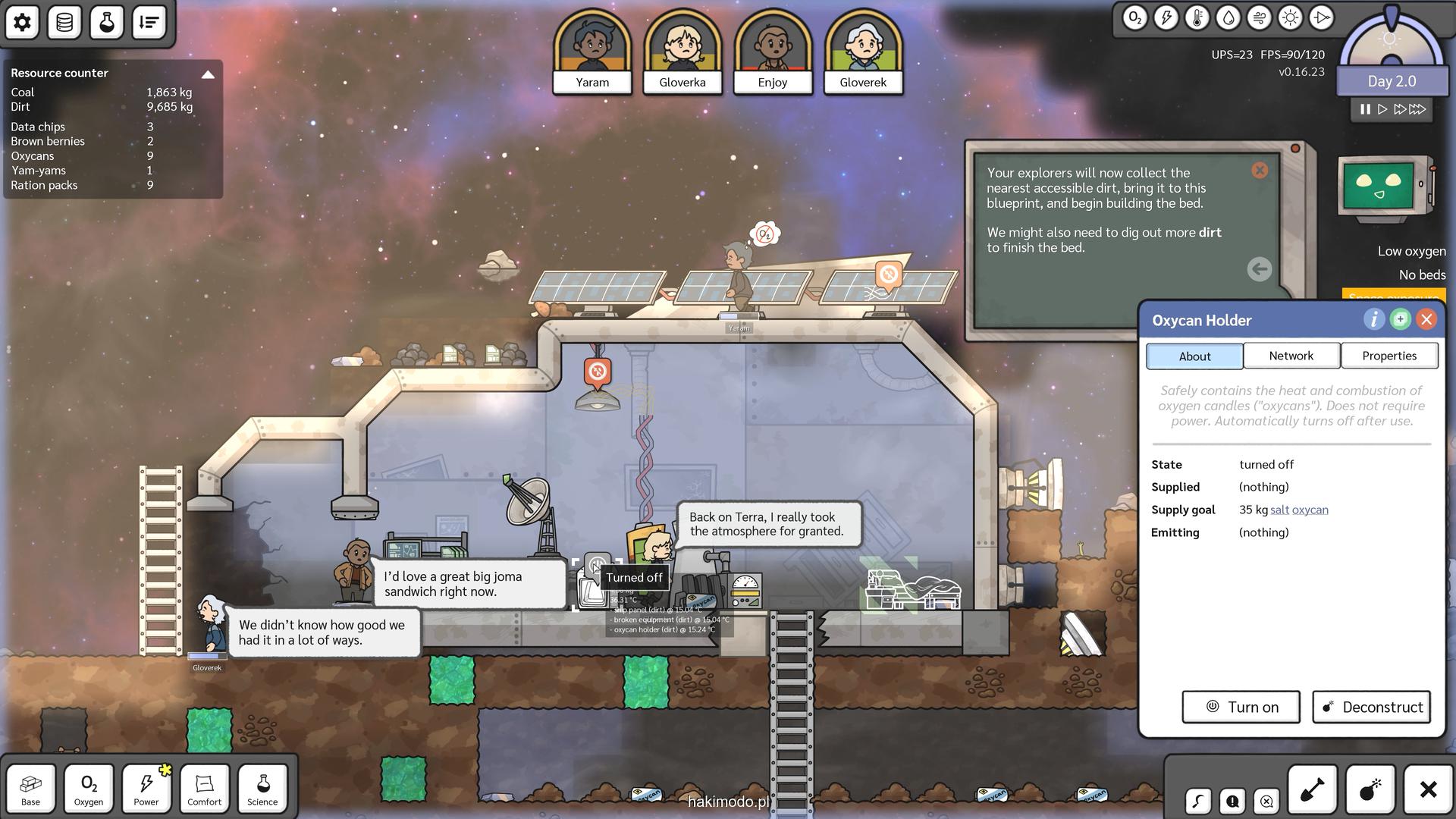
Task: Open the Properties tab
Action: click(x=1389, y=356)
